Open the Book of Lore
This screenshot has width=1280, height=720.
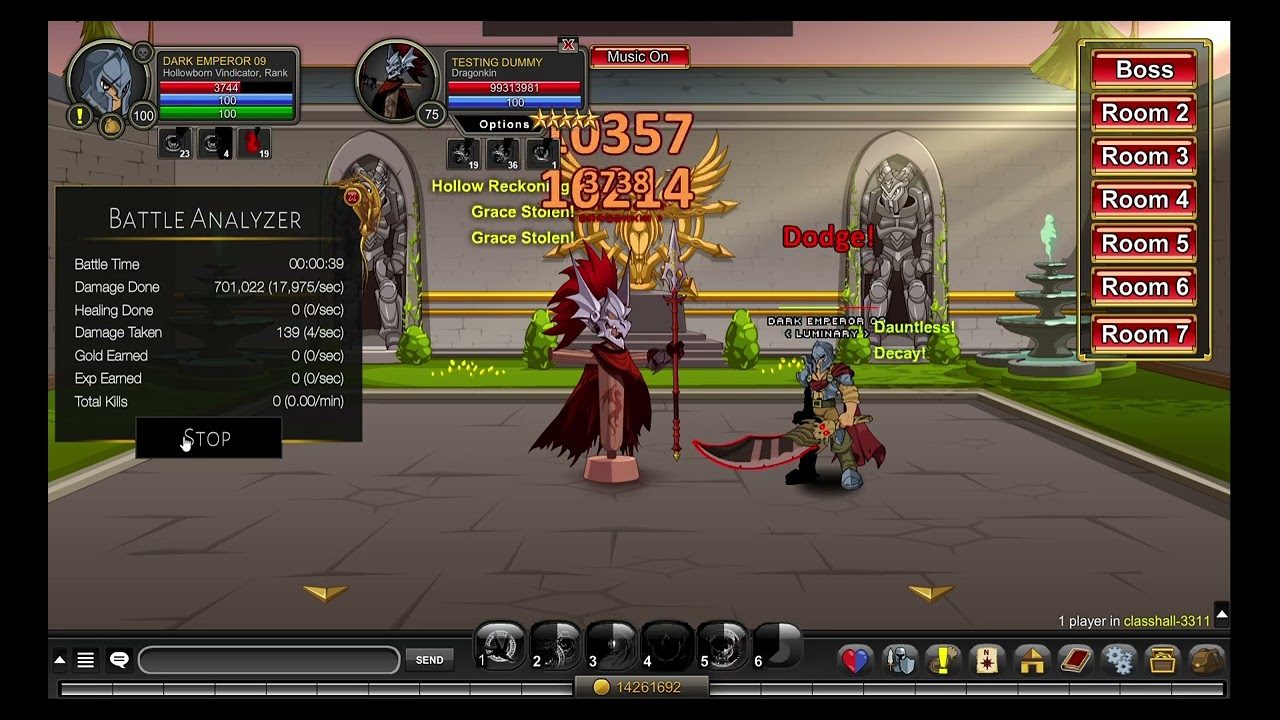pyautogui.click(x=1076, y=660)
